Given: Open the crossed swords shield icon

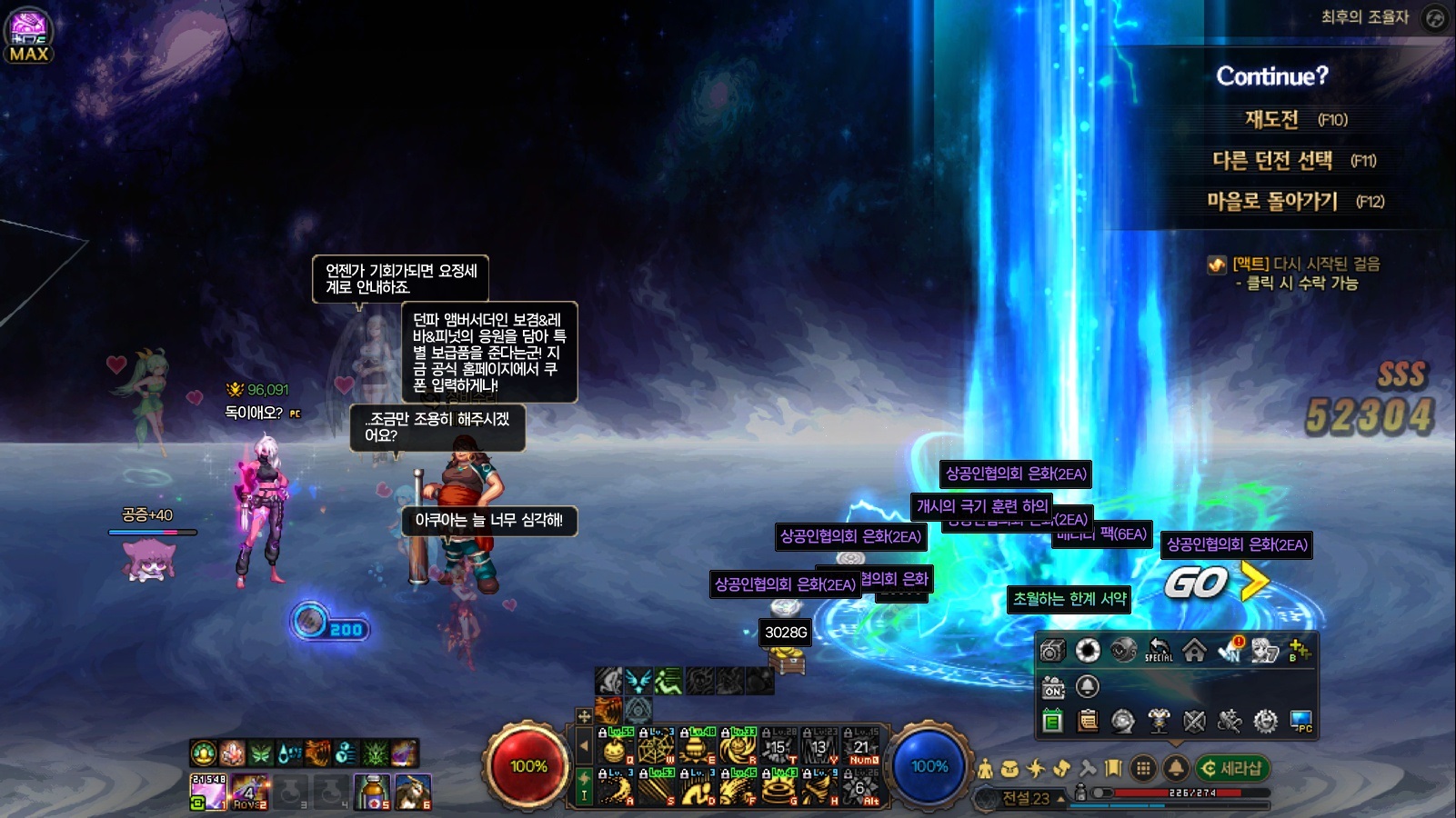Looking at the screenshot, I should 1194,722.
